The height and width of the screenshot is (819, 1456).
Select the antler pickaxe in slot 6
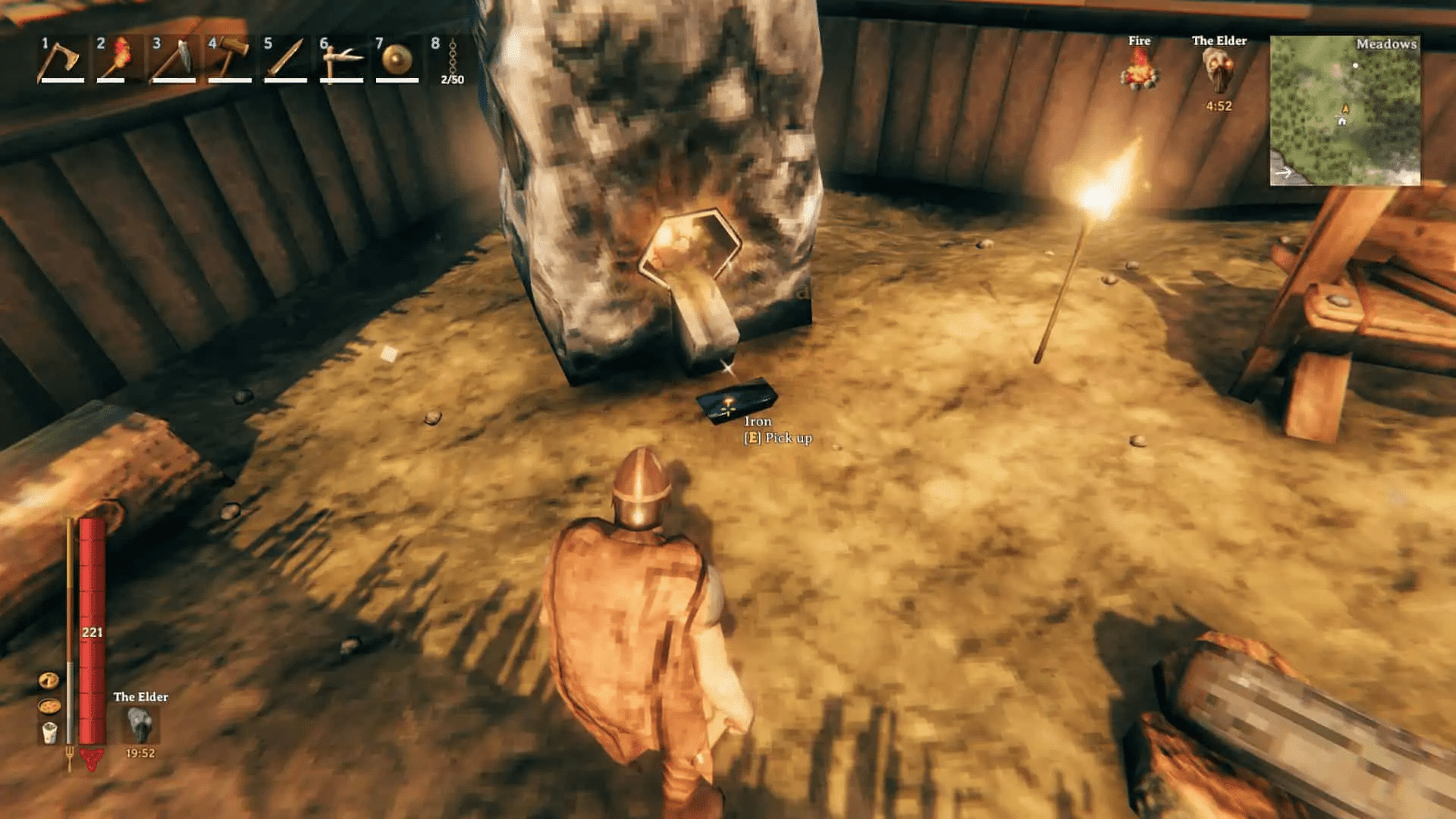coord(341,62)
